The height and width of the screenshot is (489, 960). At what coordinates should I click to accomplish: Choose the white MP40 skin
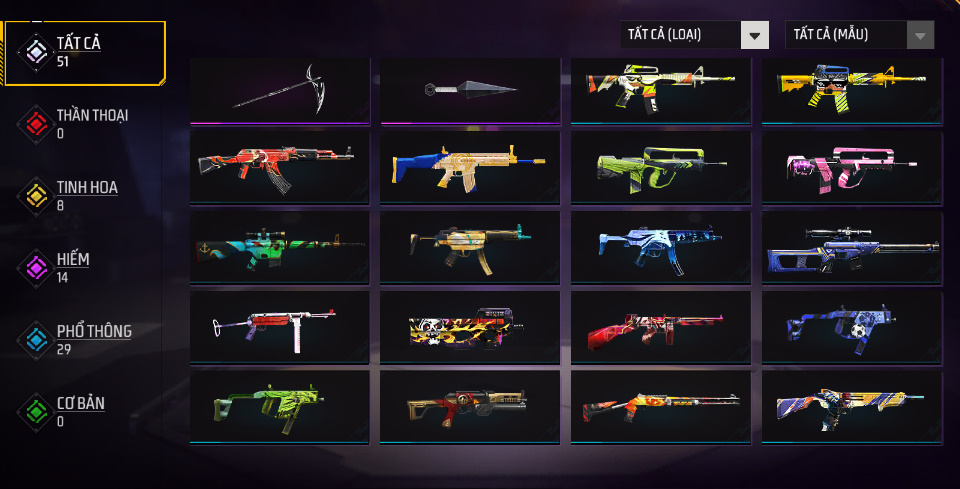click(280, 325)
